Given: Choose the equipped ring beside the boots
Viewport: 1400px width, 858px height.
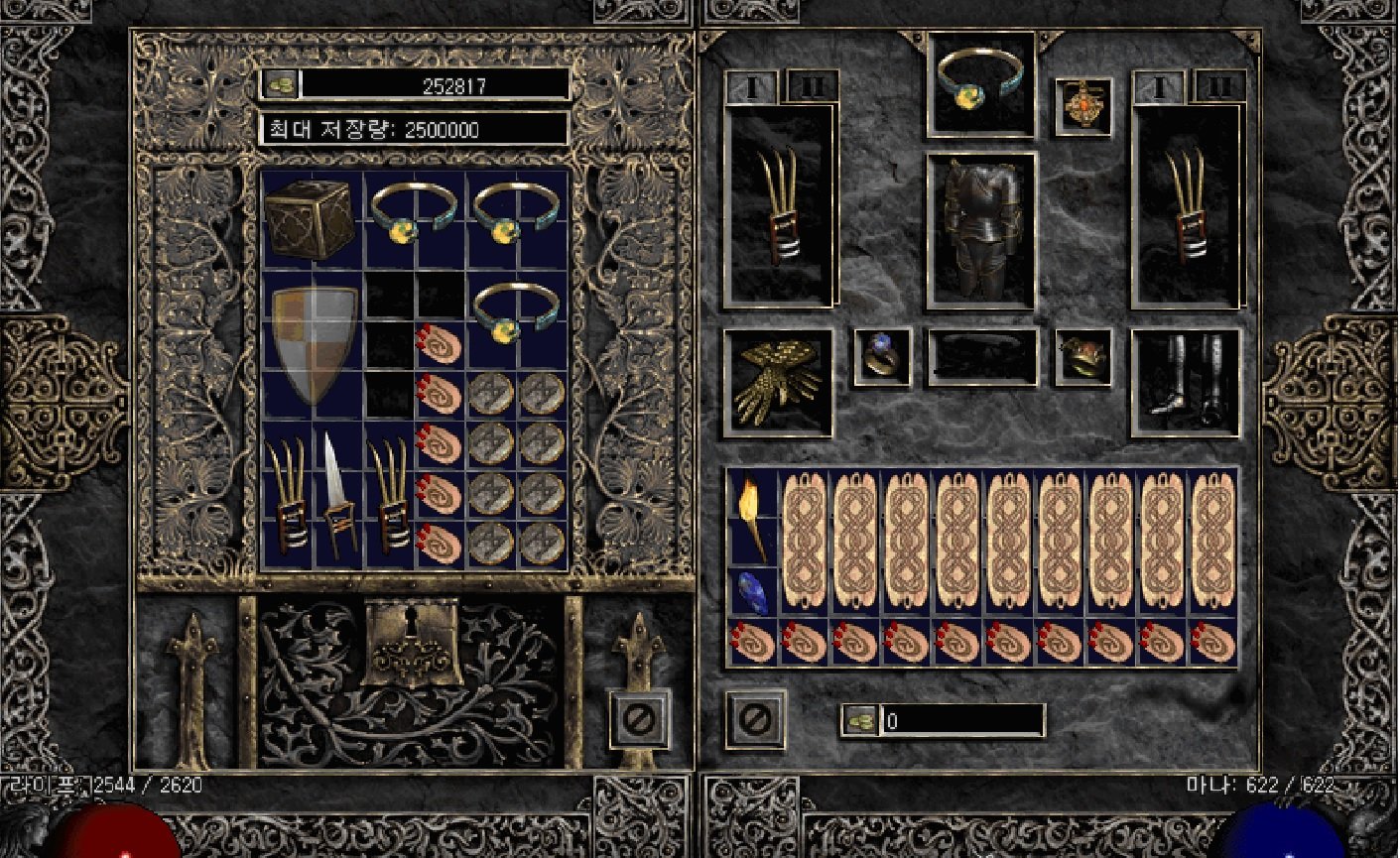Looking at the screenshot, I should tap(1082, 357).
